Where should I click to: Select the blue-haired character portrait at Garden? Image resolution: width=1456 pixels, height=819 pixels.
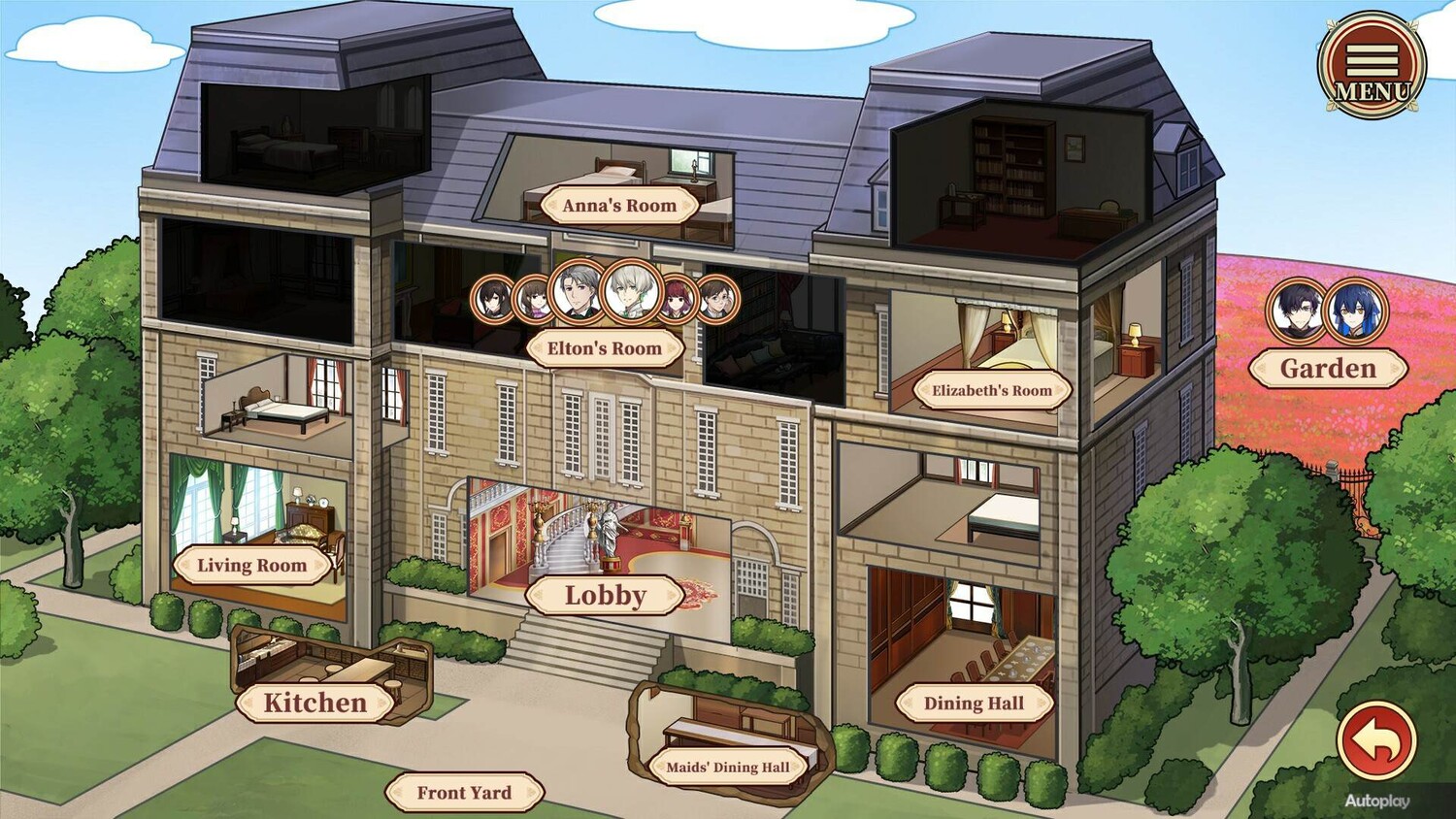tap(1356, 311)
